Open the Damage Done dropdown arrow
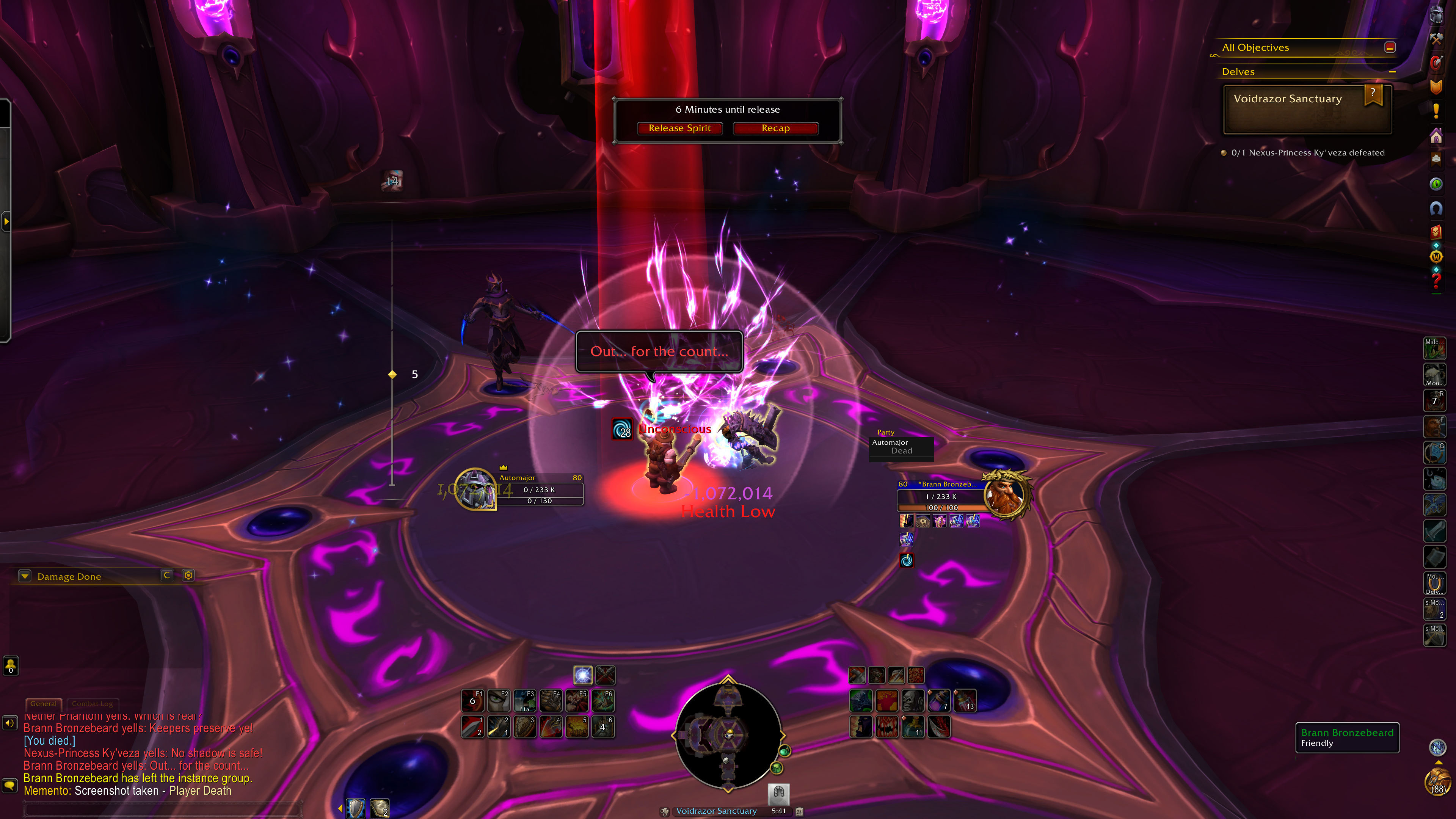The image size is (1456, 819). [x=24, y=576]
